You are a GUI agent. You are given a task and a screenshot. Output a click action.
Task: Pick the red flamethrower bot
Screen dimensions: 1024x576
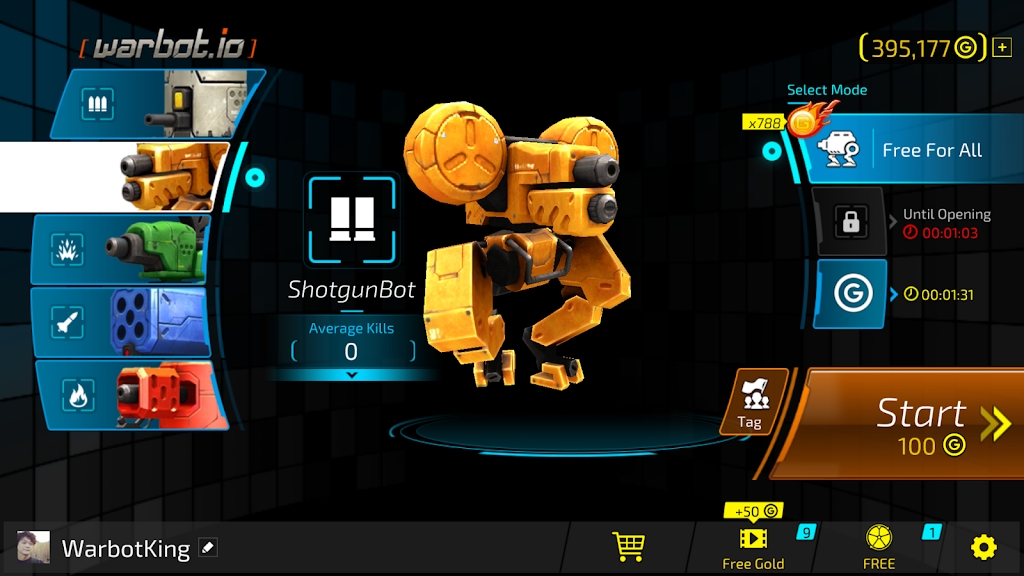pyautogui.click(x=130, y=395)
